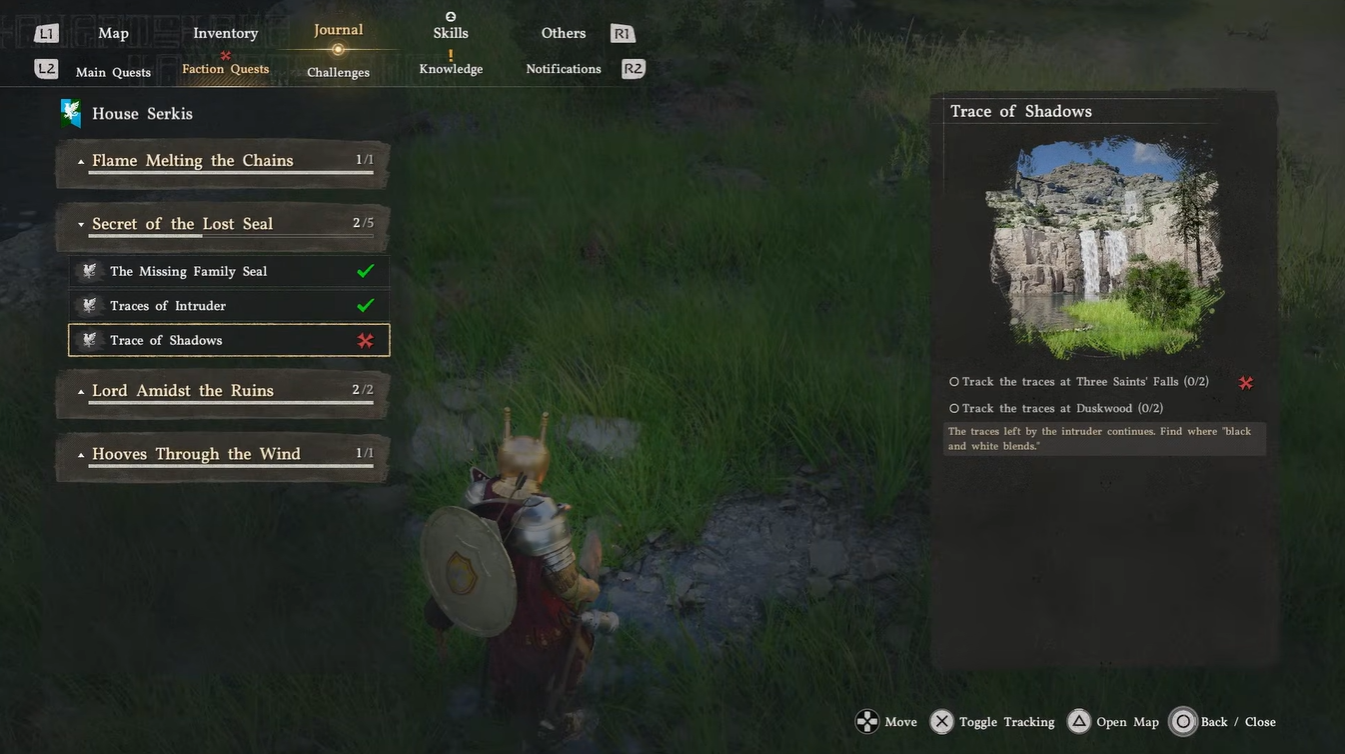
Task: Open the Map tab
Action: tap(113, 33)
